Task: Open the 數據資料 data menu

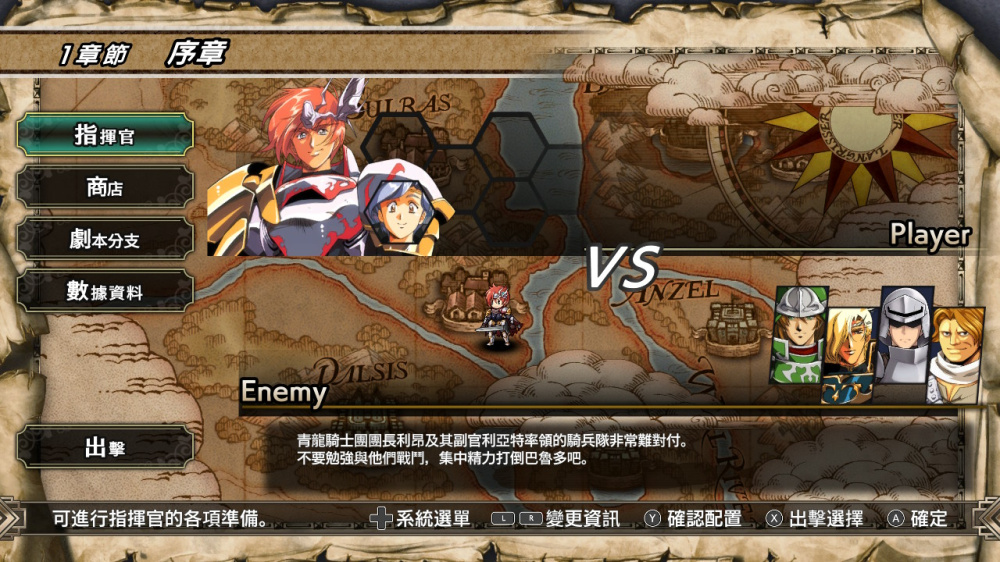Action: point(105,291)
